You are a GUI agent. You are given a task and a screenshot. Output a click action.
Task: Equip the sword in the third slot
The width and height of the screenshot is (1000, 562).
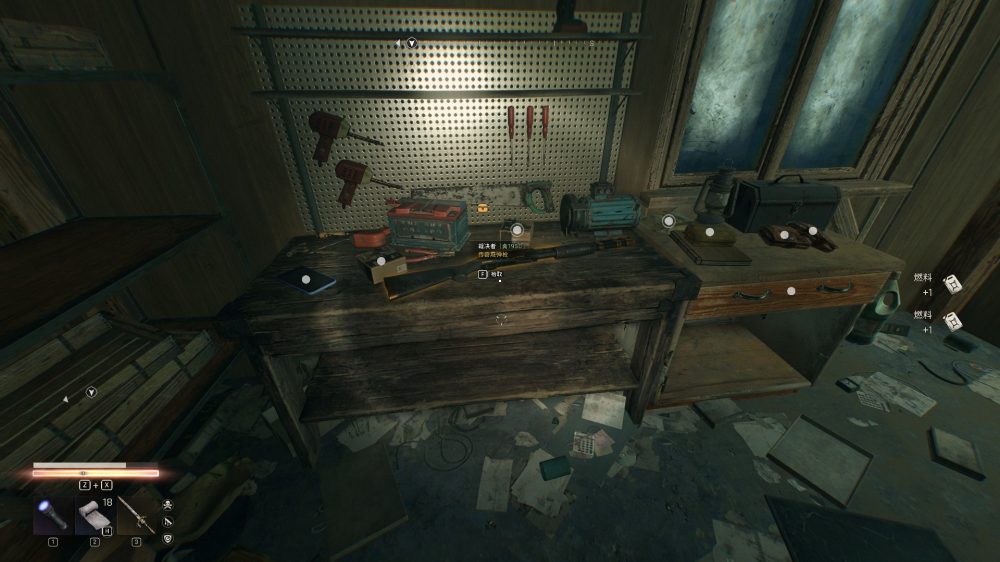coord(136,516)
